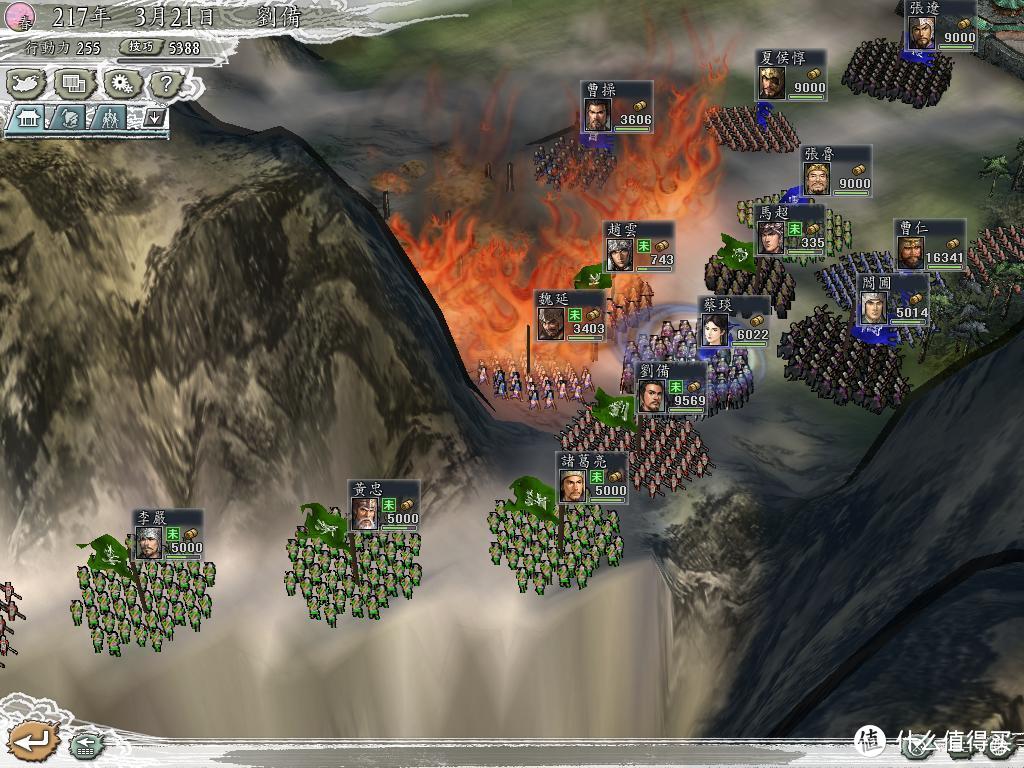This screenshot has height=768, width=1024.
Task: Switch to the officer portrait tab
Action: (69, 118)
